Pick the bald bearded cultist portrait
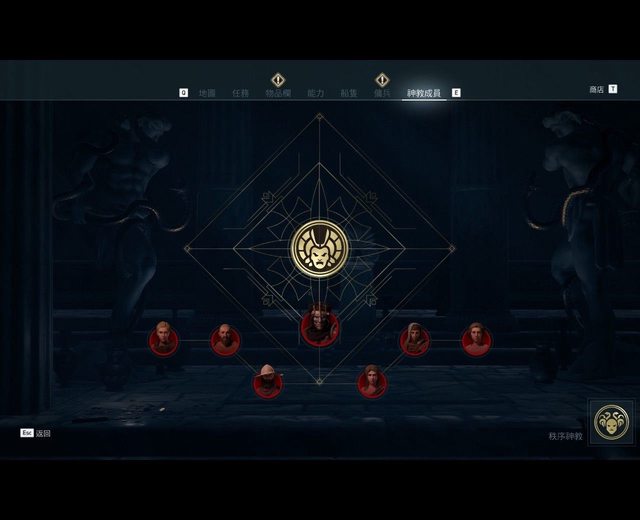The width and height of the screenshot is (640, 520). coord(225,340)
